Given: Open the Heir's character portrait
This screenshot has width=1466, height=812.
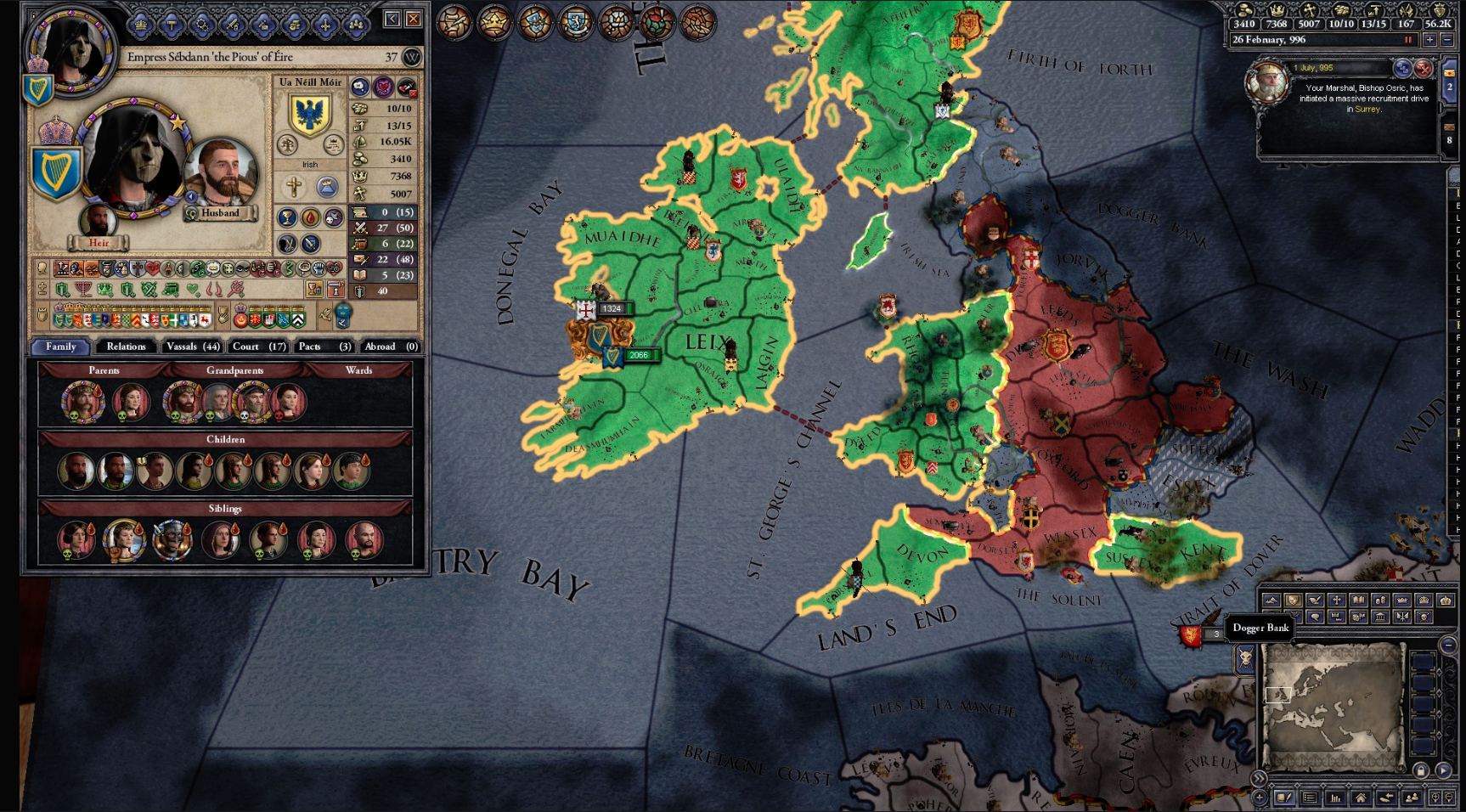Looking at the screenshot, I should pyautogui.click(x=98, y=223).
